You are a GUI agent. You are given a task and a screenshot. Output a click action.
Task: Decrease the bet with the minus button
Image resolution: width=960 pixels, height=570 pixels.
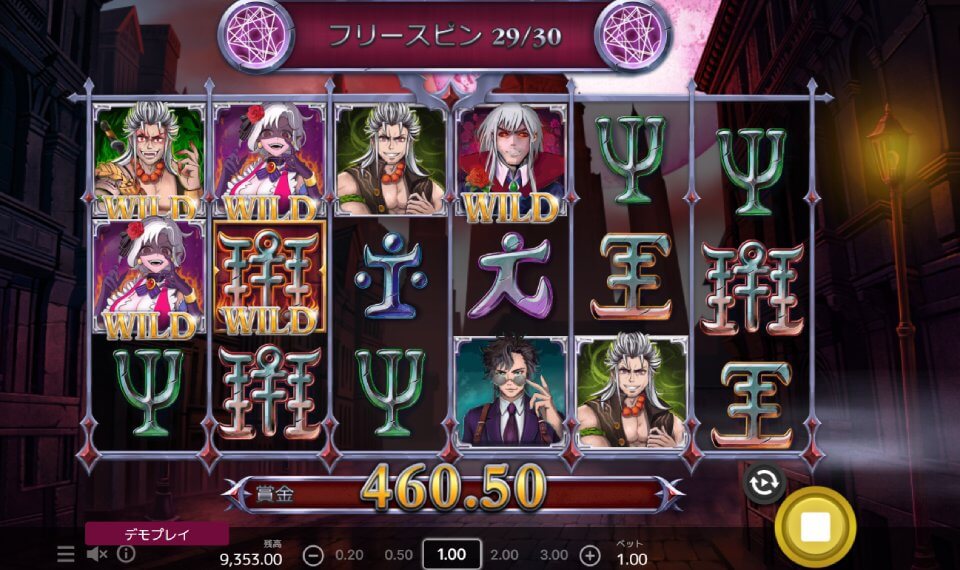pos(313,555)
